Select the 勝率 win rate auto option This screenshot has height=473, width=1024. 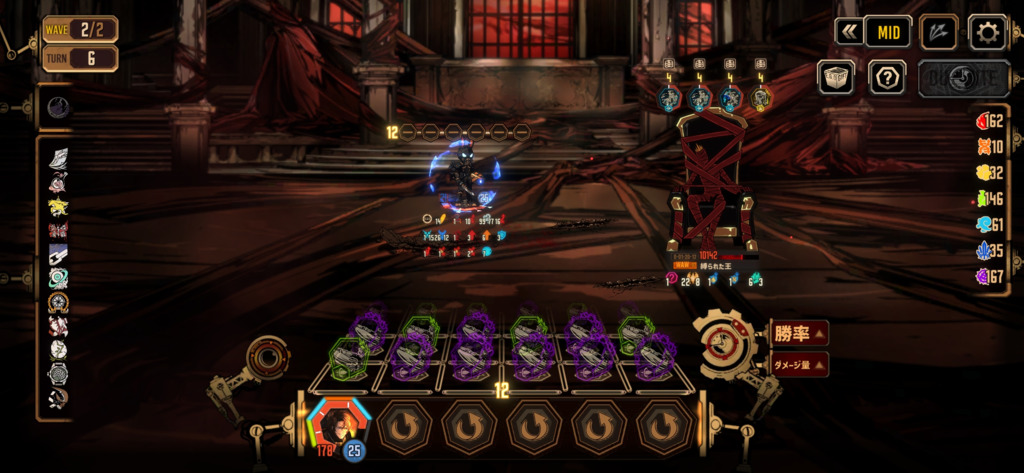click(799, 334)
